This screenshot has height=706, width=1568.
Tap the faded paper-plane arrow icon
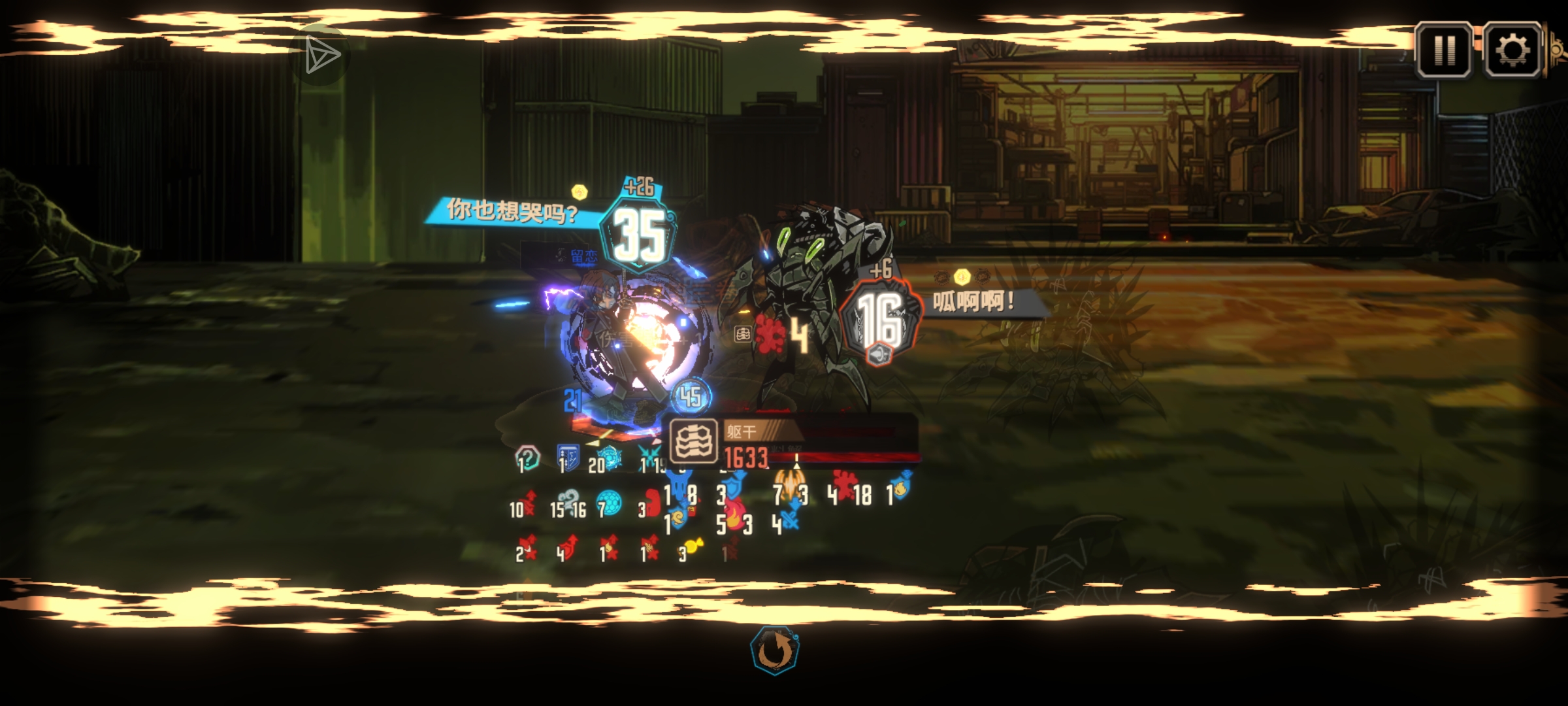pos(321,55)
